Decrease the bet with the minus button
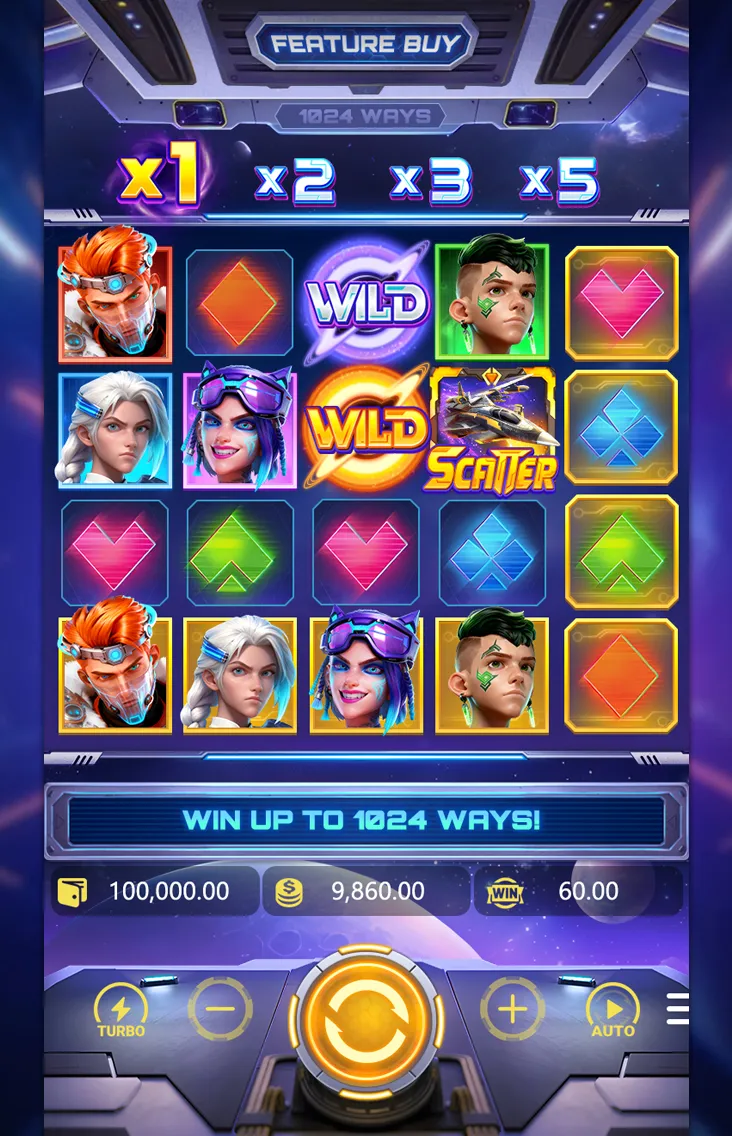732x1136 pixels. pos(220,1010)
